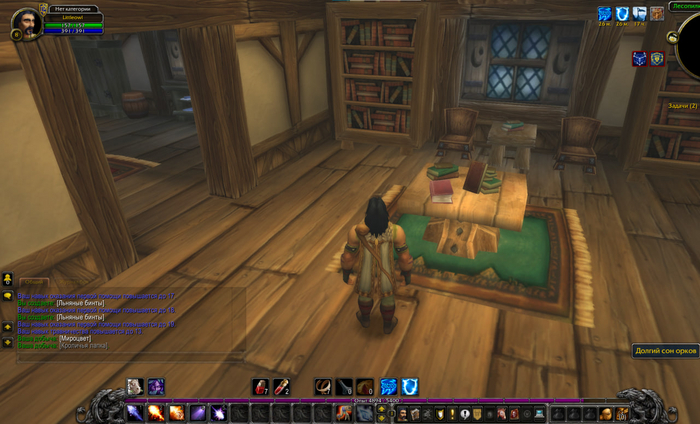Open the yellow exclamation quest log button

click(451, 413)
